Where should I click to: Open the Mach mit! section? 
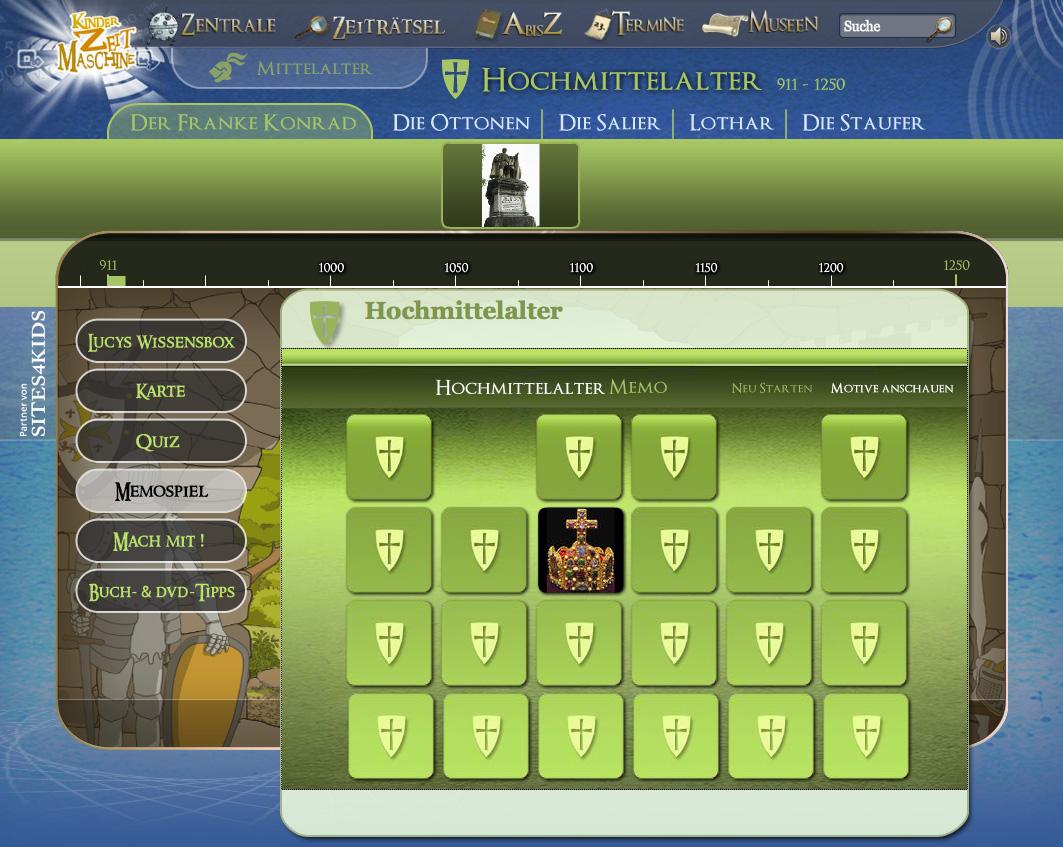(x=161, y=541)
